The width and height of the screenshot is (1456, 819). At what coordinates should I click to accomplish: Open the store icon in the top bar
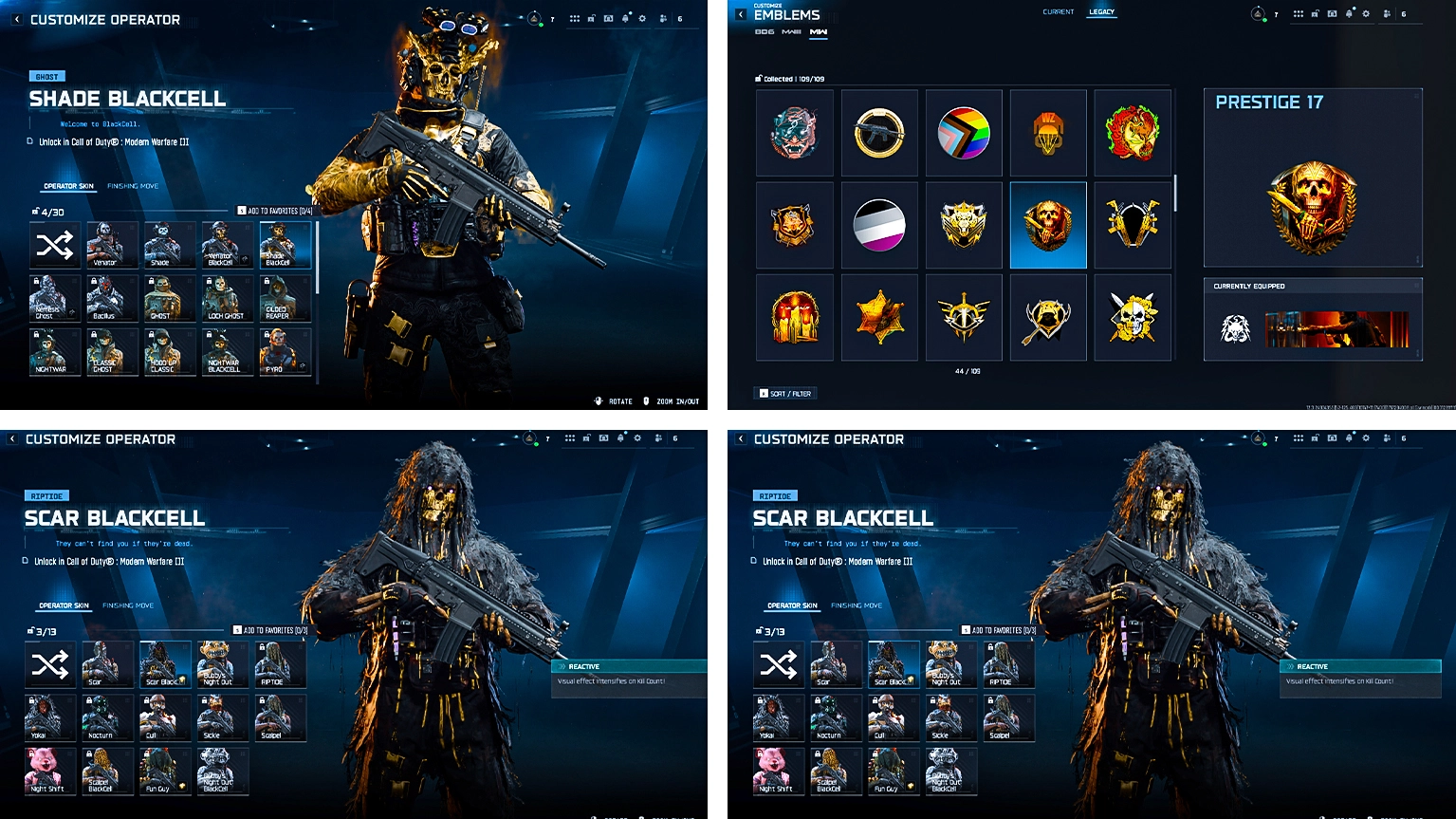(x=590, y=16)
